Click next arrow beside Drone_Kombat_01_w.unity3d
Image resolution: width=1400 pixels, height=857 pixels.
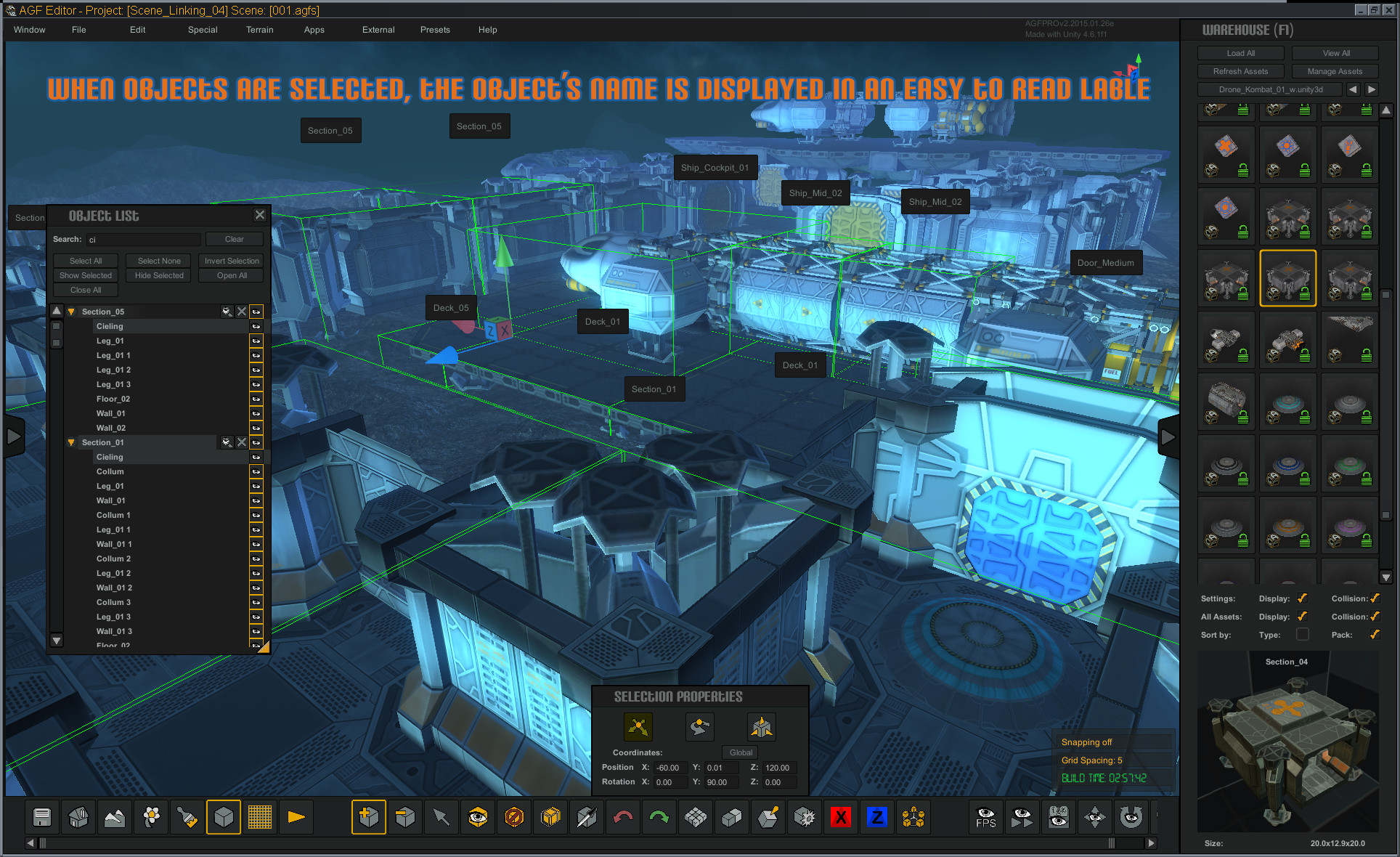(x=1371, y=89)
